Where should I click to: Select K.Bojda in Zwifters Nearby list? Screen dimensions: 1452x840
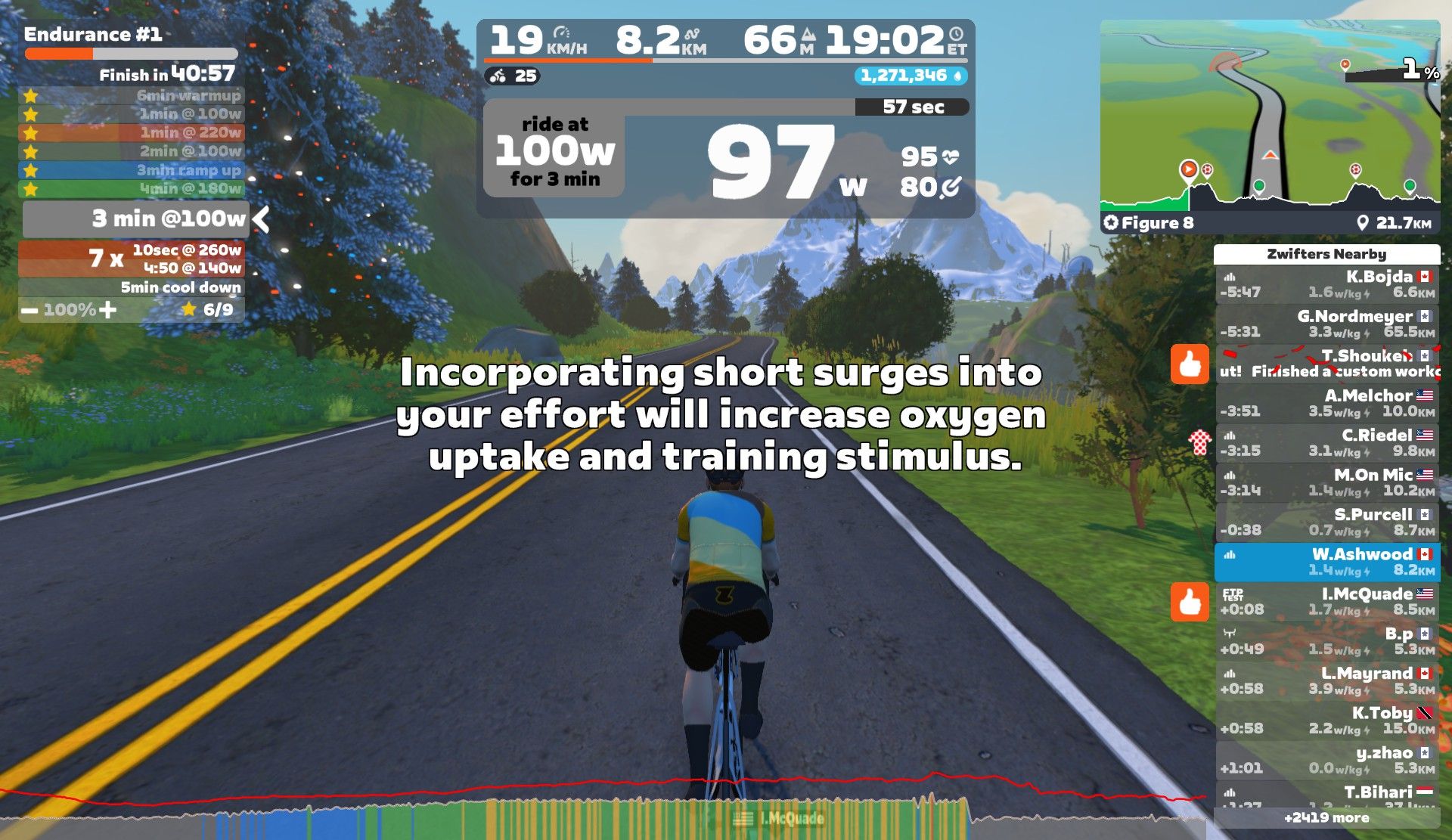click(x=1326, y=284)
